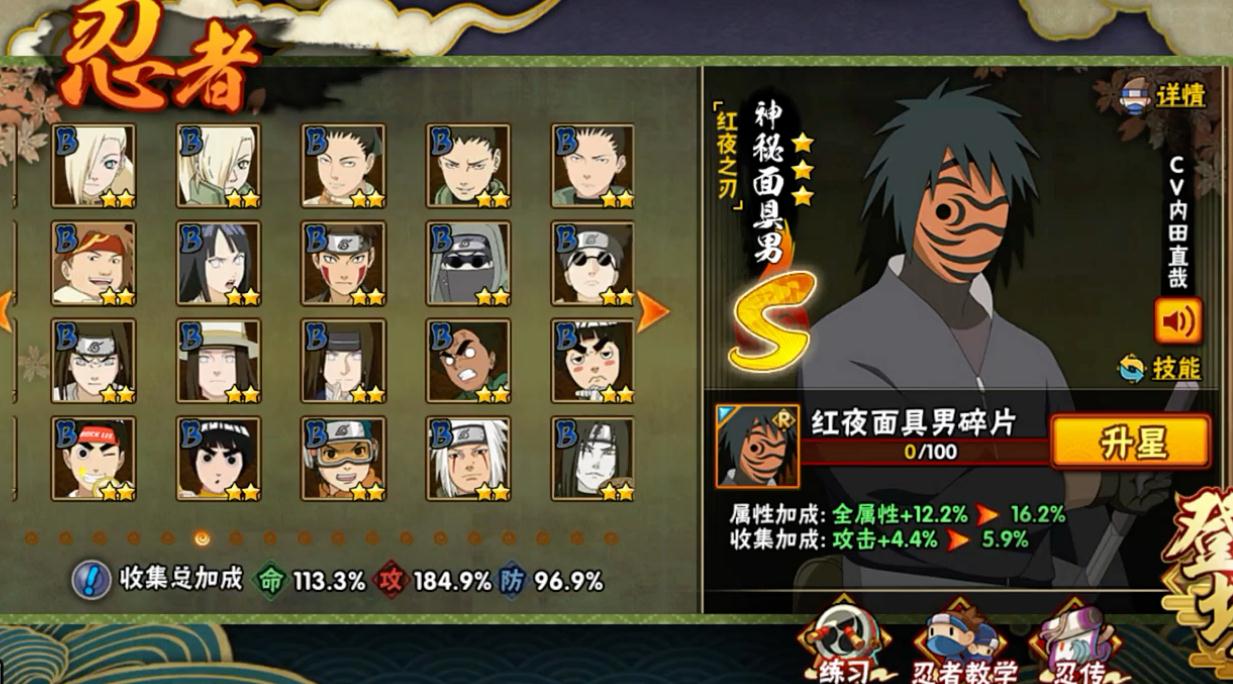Tap the 收集总加成 info icon
The height and width of the screenshot is (684, 1233).
tap(91, 580)
